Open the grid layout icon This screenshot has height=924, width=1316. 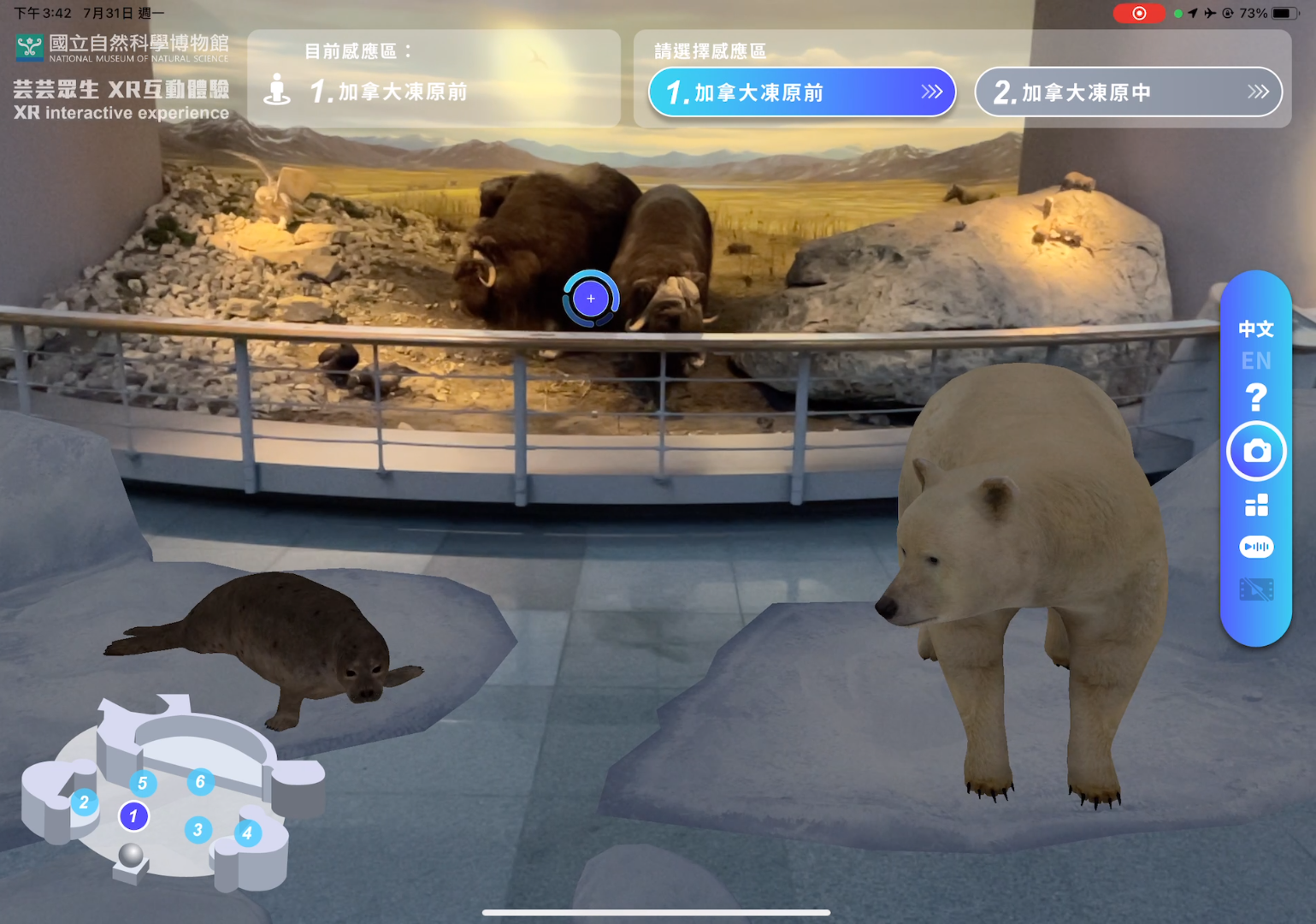click(1256, 506)
